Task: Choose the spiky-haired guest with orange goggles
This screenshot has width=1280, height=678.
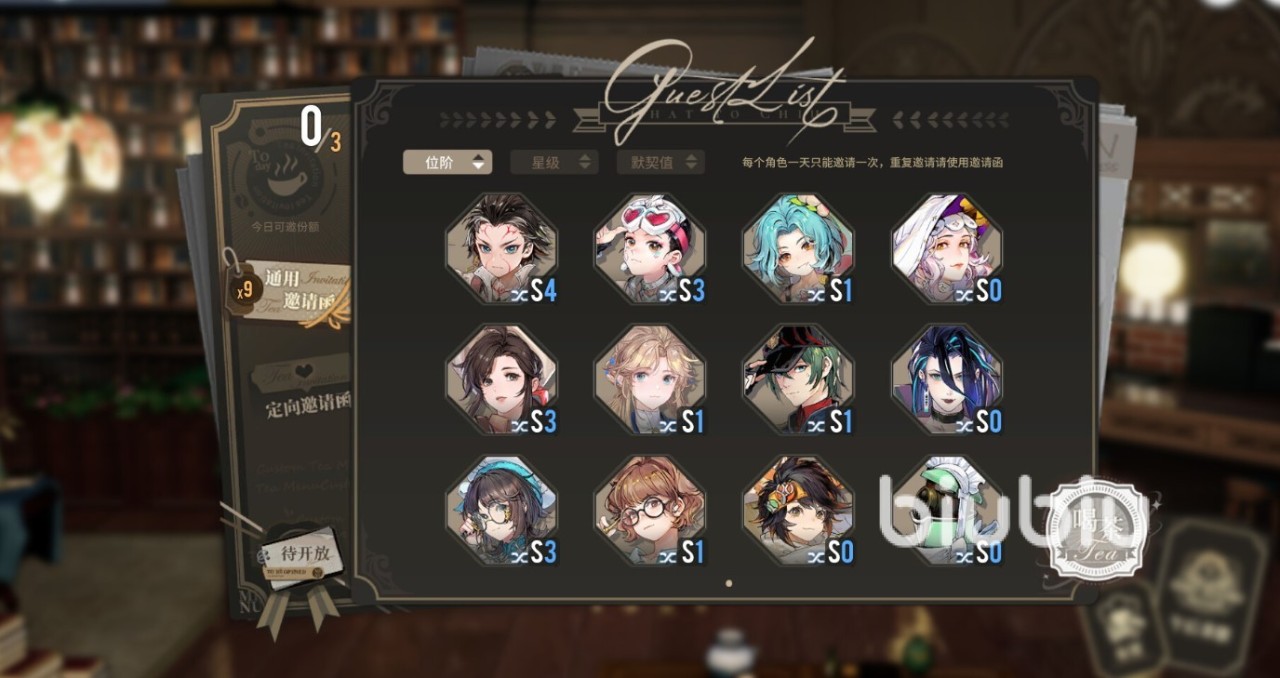Action: 797,510
